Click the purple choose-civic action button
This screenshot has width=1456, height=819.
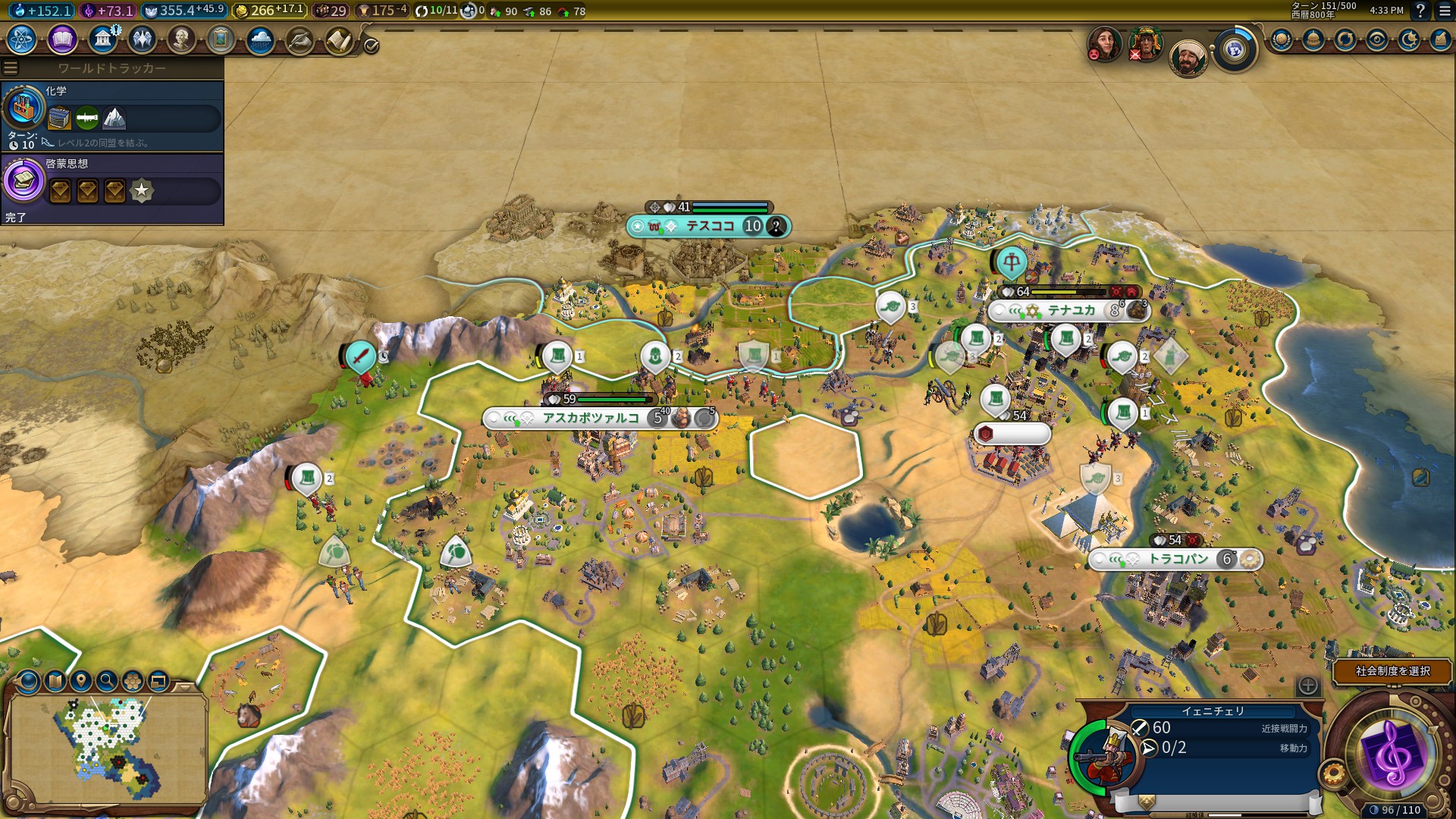click(1392, 755)
